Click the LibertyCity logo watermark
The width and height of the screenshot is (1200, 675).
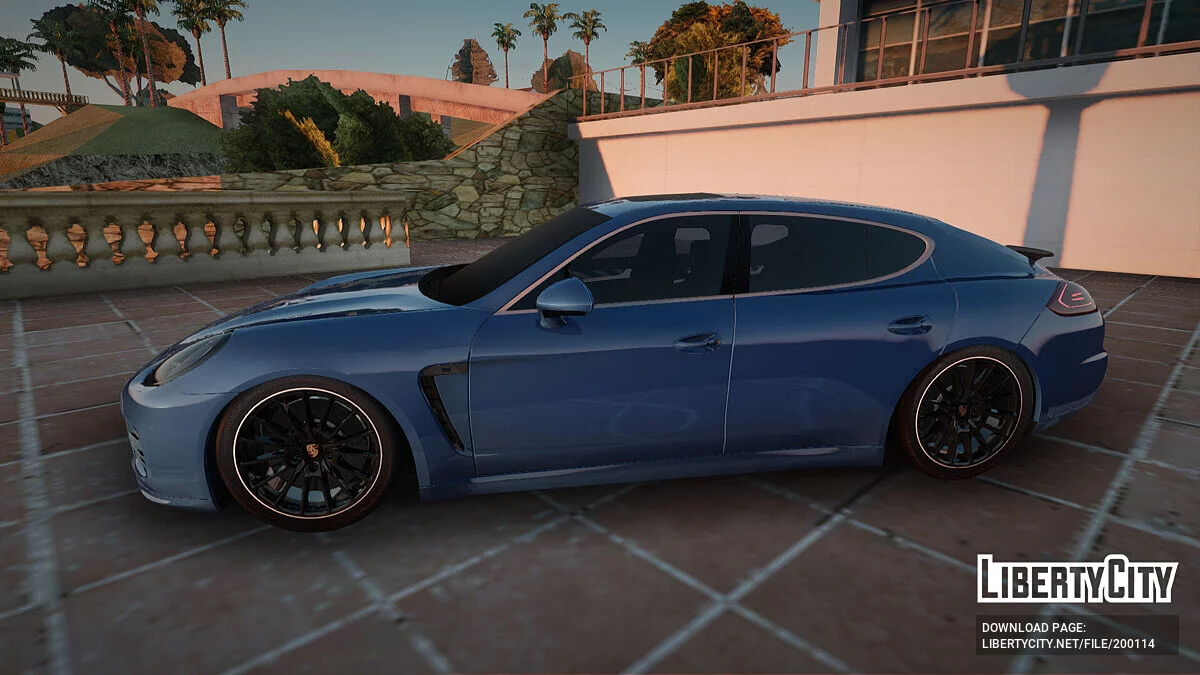(1077, 579)
